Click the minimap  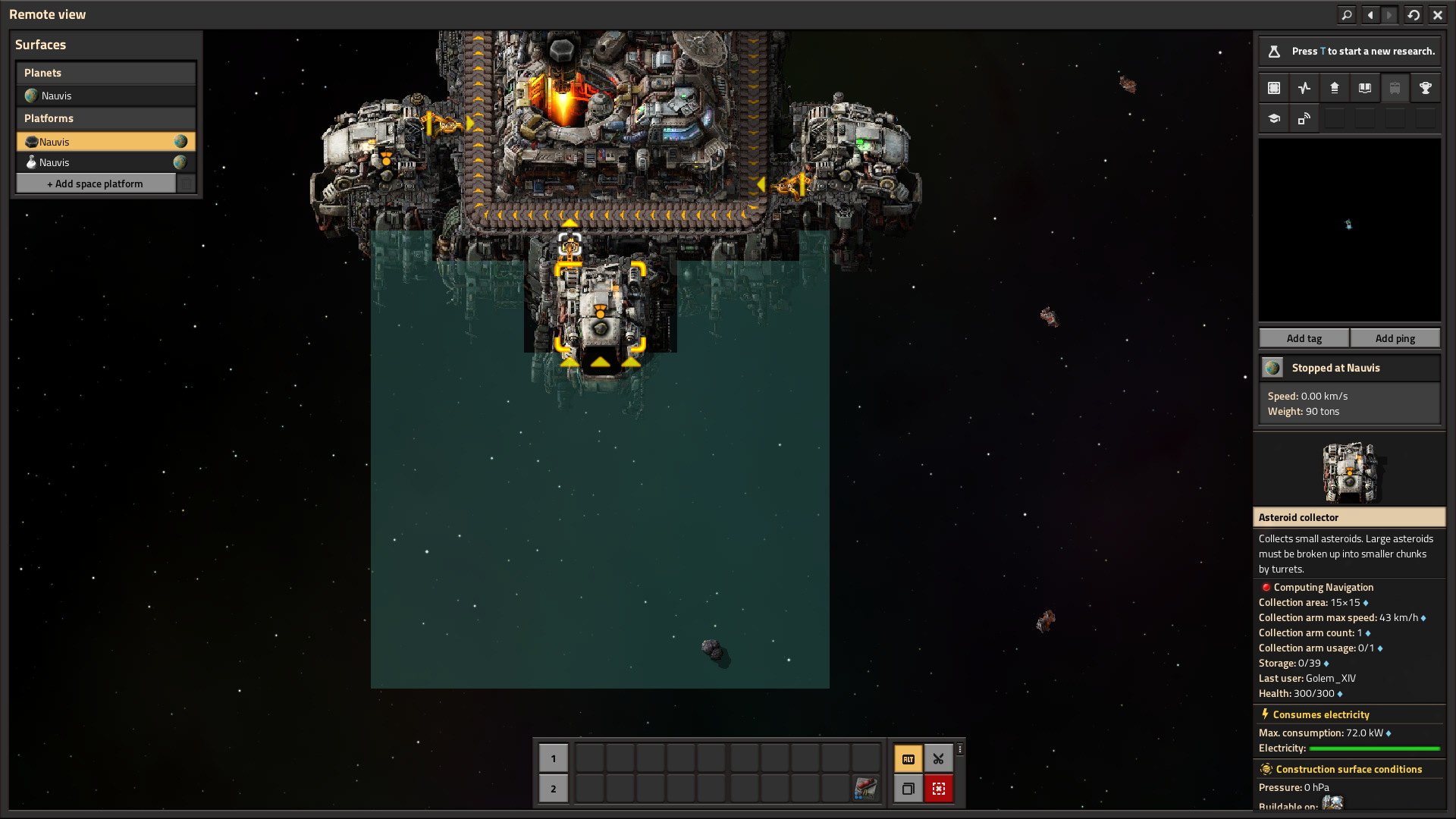(1349, 230)
